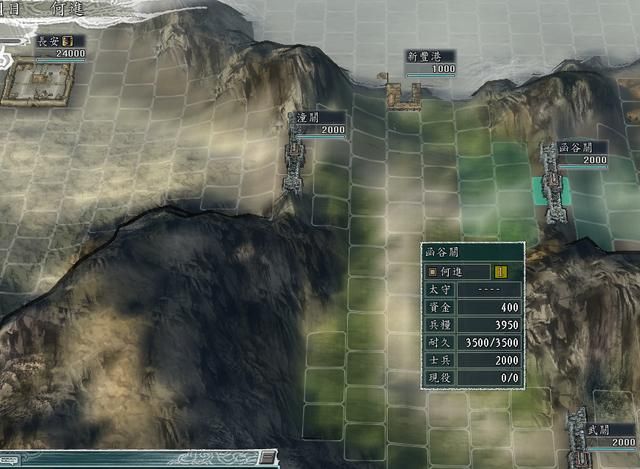The height and width of the screenshot is (469, 640).
Task: Select the 長安 city label
Action: [49, 41]
